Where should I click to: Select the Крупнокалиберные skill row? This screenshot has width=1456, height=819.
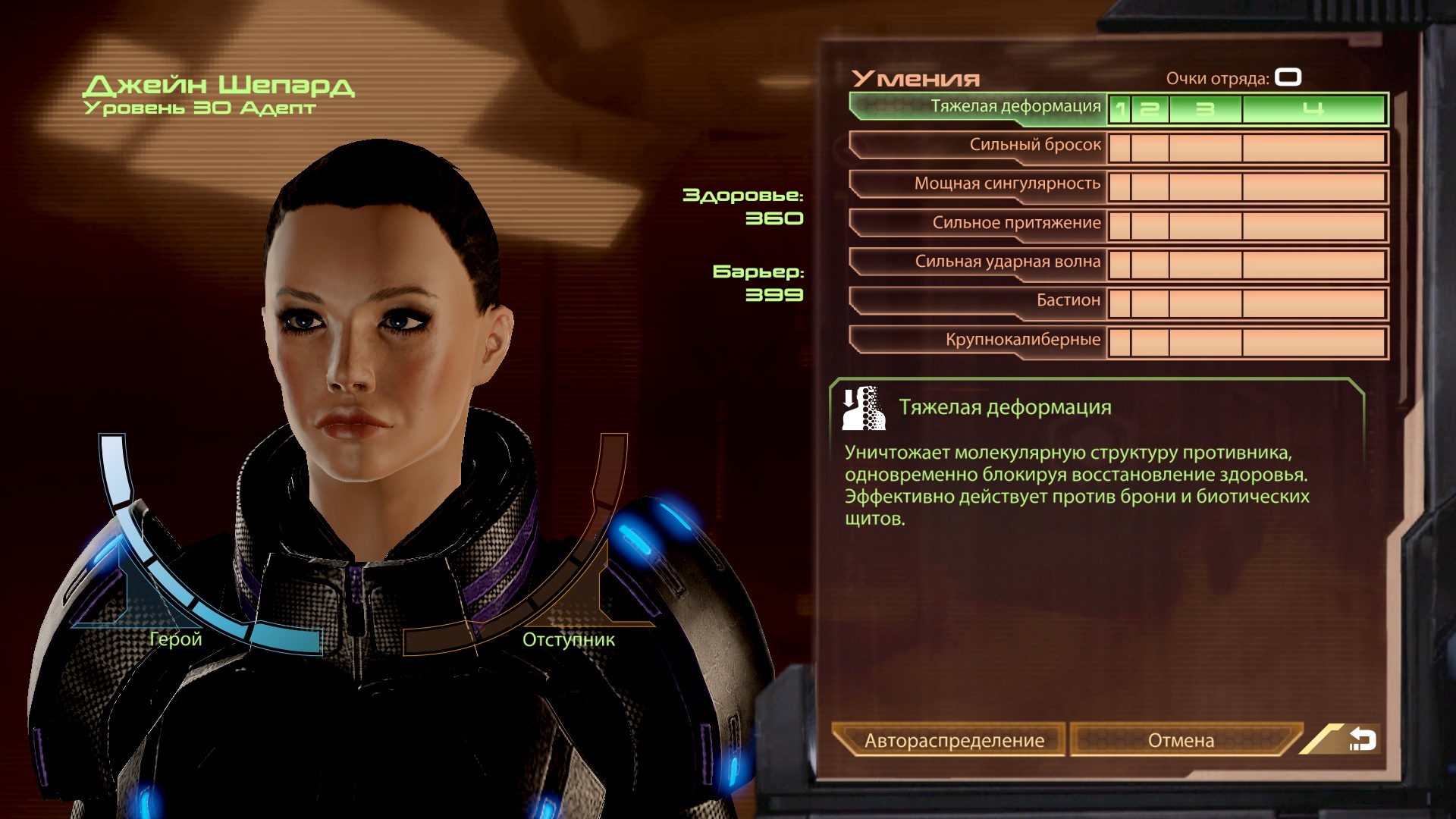pyautogui.click(x=978, y=340)
